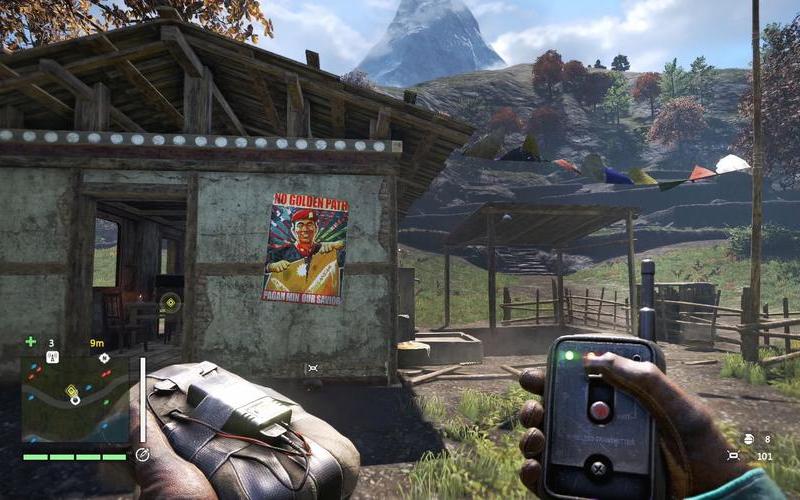Image resolution: width=800 pixels, height=500 pixels.
Task: Click the yellow objective waypoint in the doorway
Action: [170, 301]
